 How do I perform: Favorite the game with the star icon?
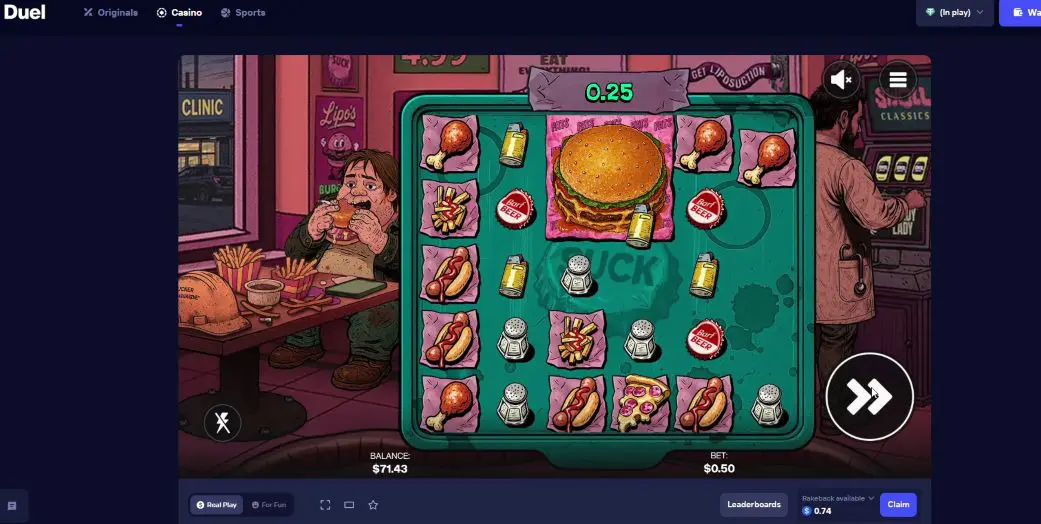click(373, 505)
